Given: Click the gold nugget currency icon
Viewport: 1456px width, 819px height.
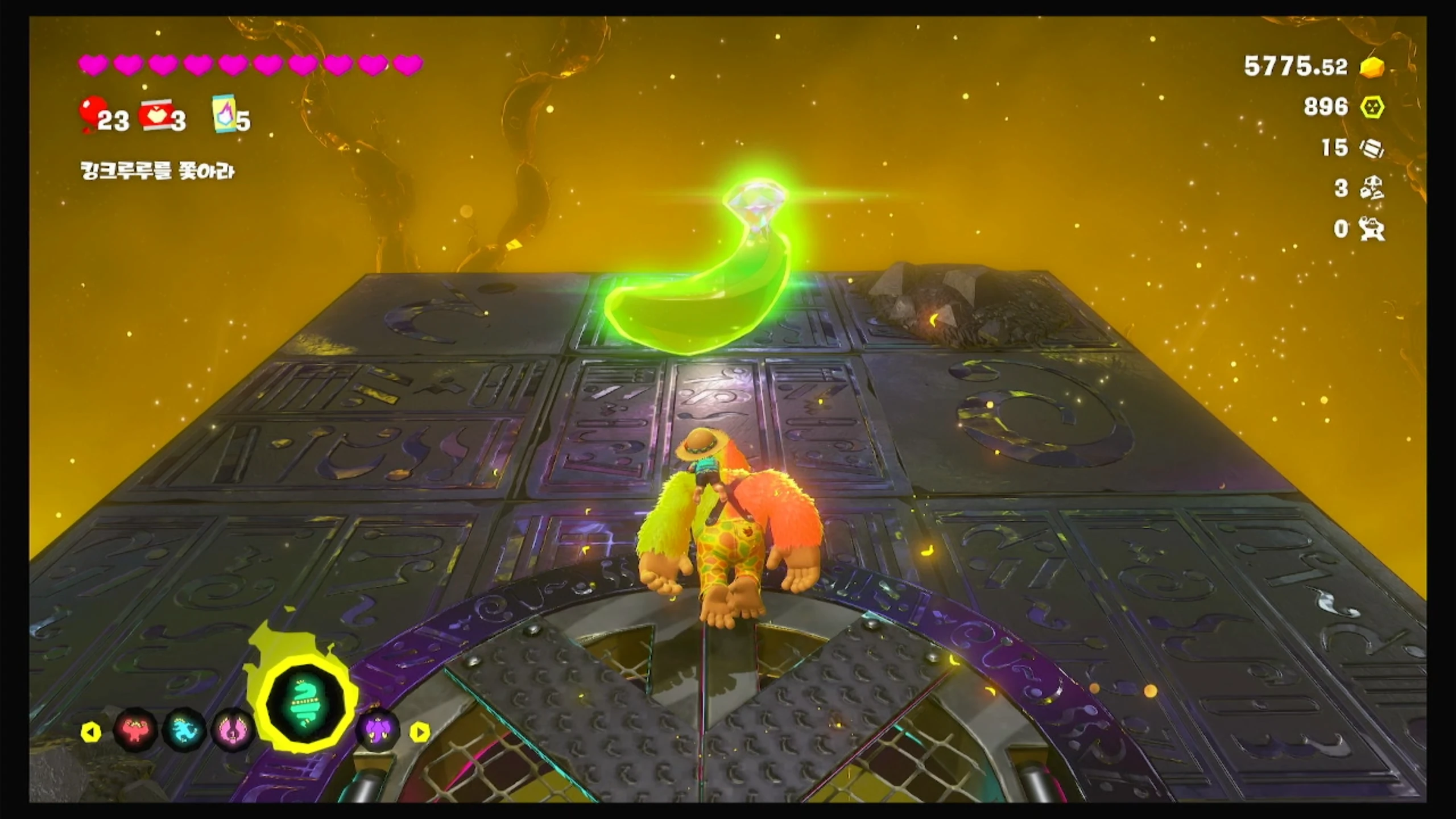Looking at the screenshot, I should point(1372,67).
